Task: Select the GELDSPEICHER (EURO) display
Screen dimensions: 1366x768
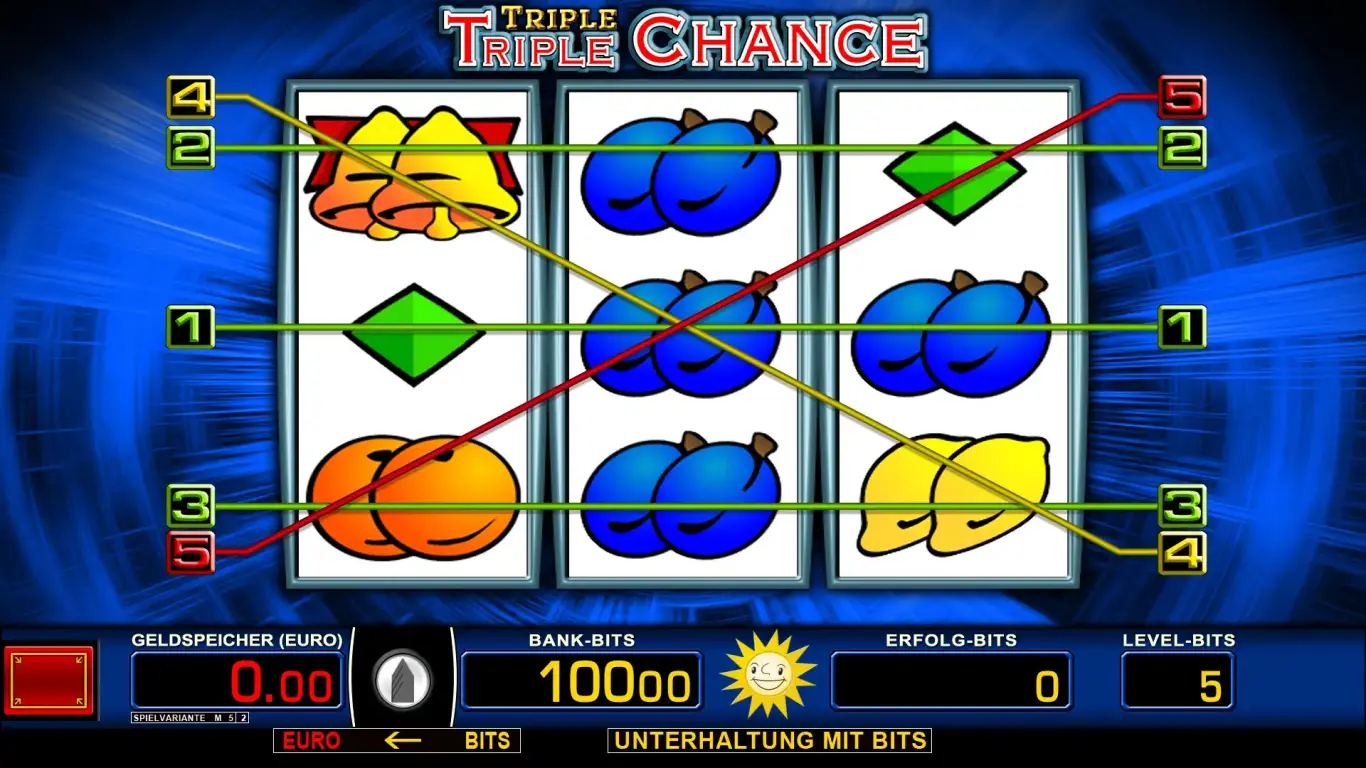Action: point(237,680)
